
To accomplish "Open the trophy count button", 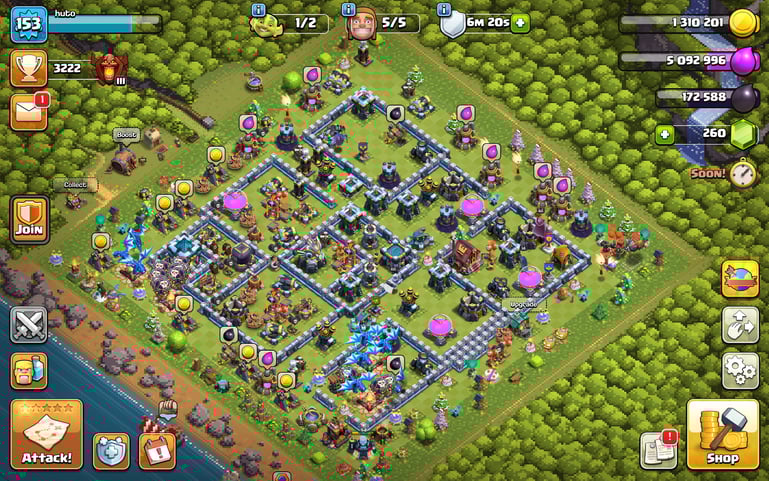I will pos(29,68).
